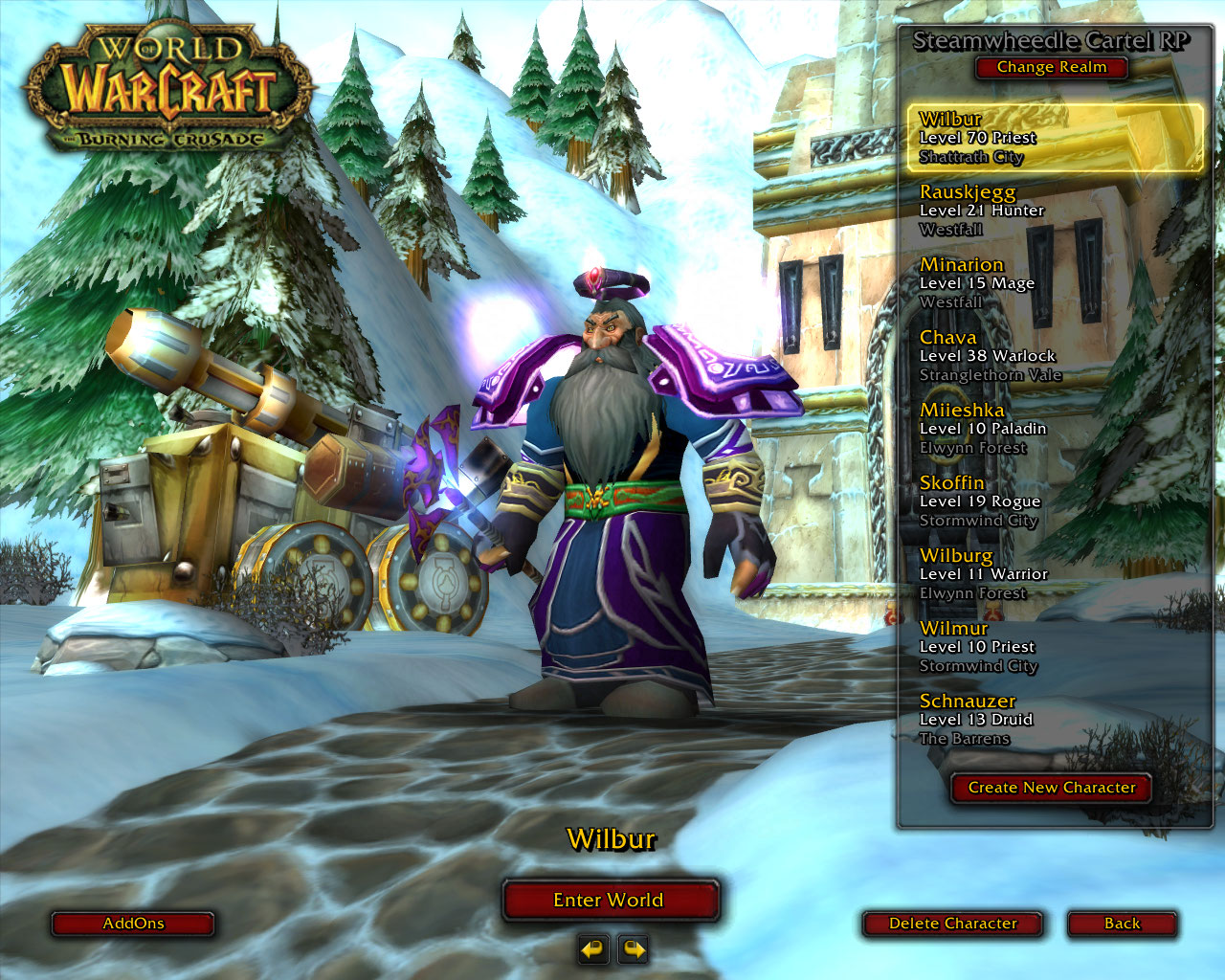Pick Skoffin the Rogue
This screenshot has width=1225, height=980.
click(x=1053, y=501)
